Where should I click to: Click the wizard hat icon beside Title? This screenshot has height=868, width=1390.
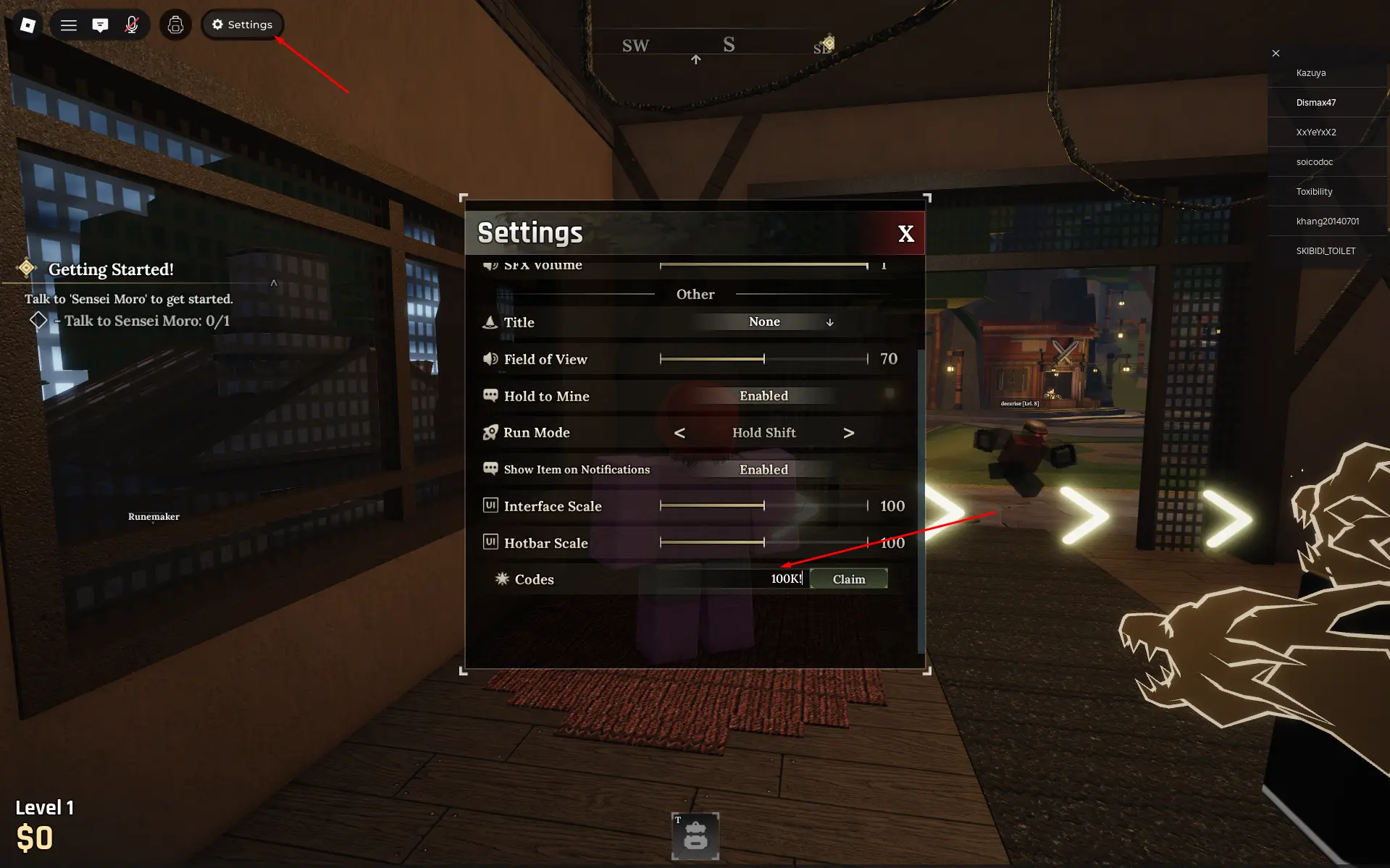point(490,322)
